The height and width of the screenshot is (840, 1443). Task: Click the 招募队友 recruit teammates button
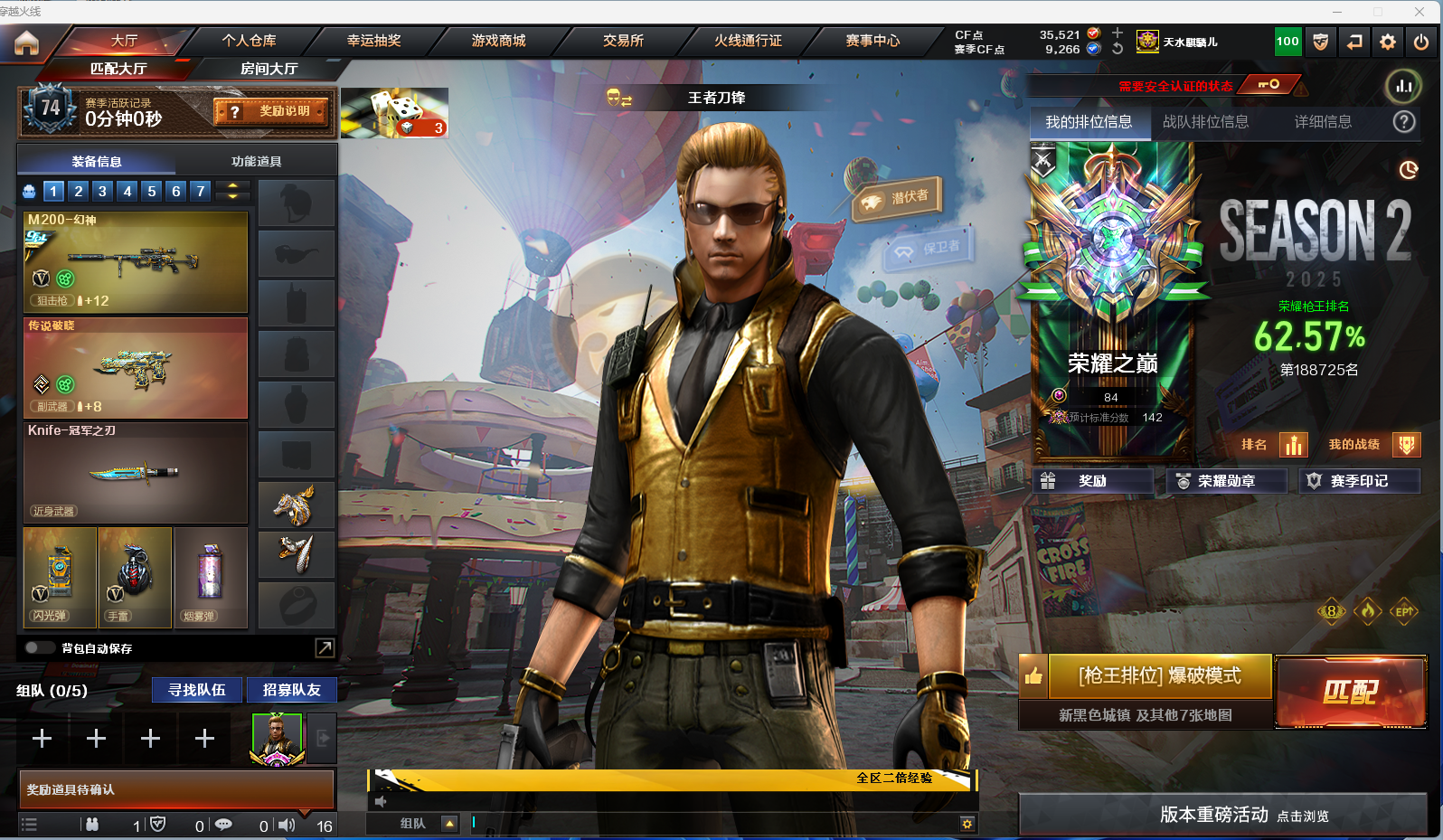pyautogui.click(x=291, y=690)
